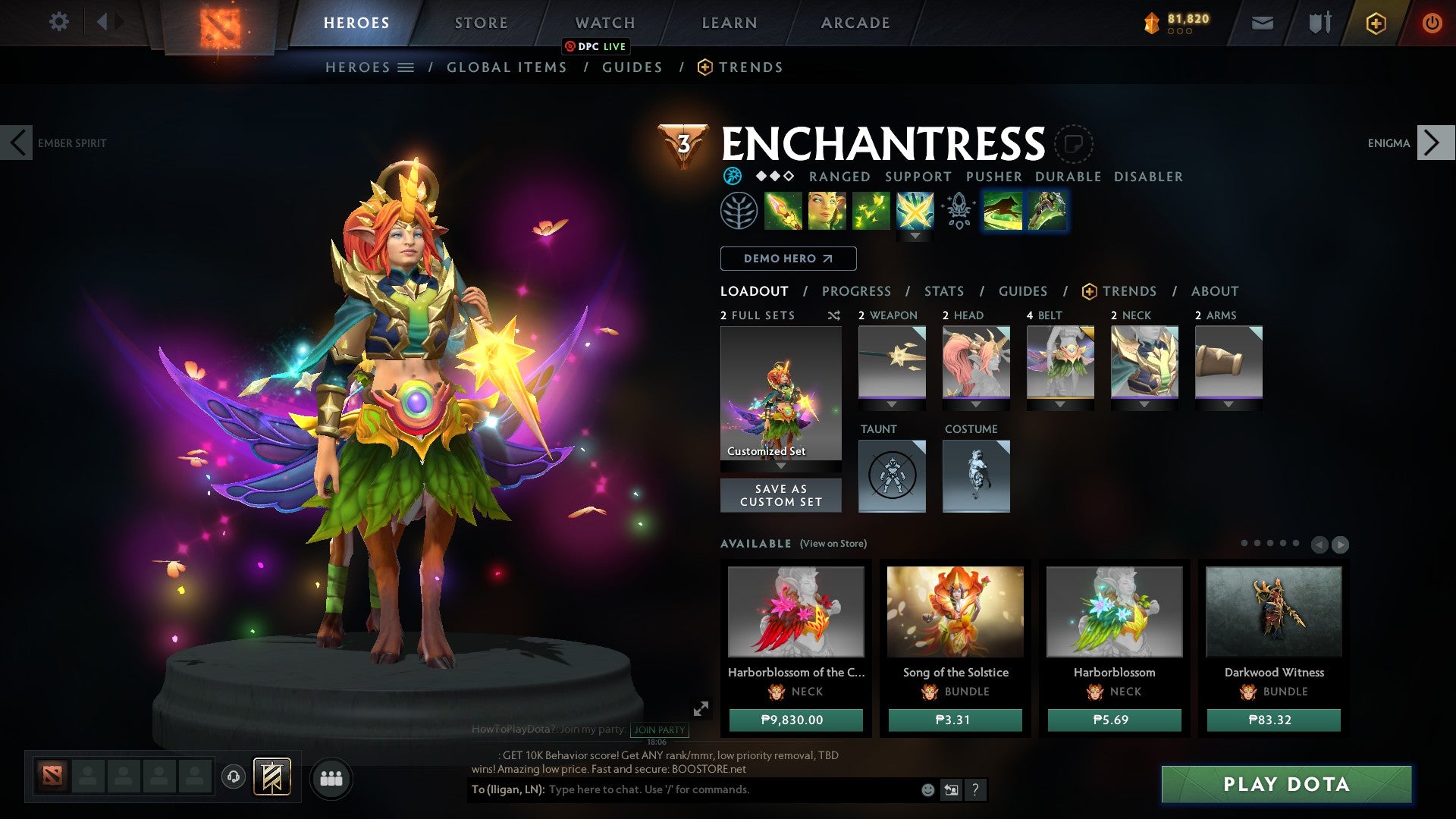The height and width of the screenshot is (819, 1456).
Task: Click the power button to exit
Action: [1432, 23]
